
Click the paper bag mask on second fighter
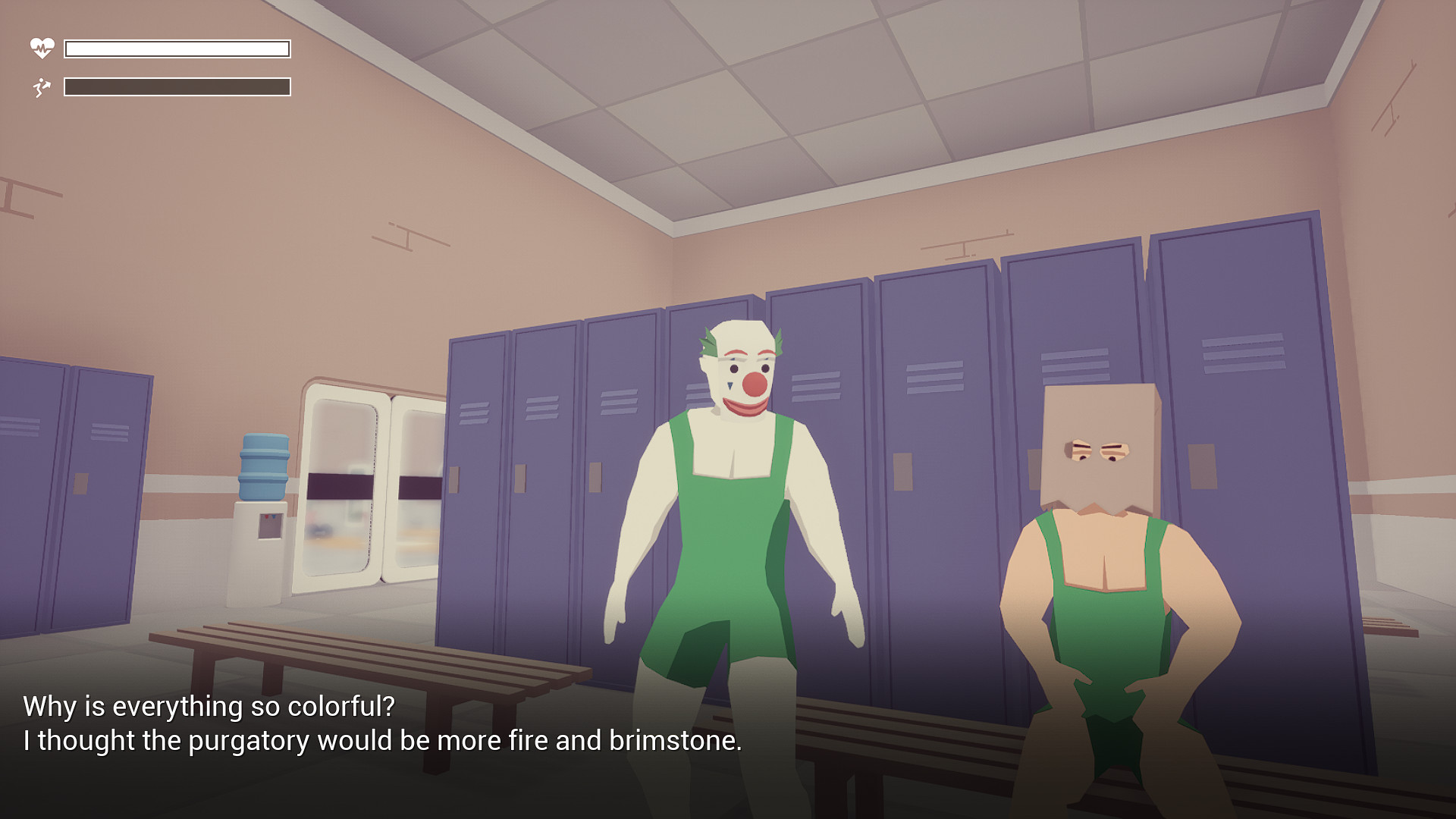(1099, 440)
